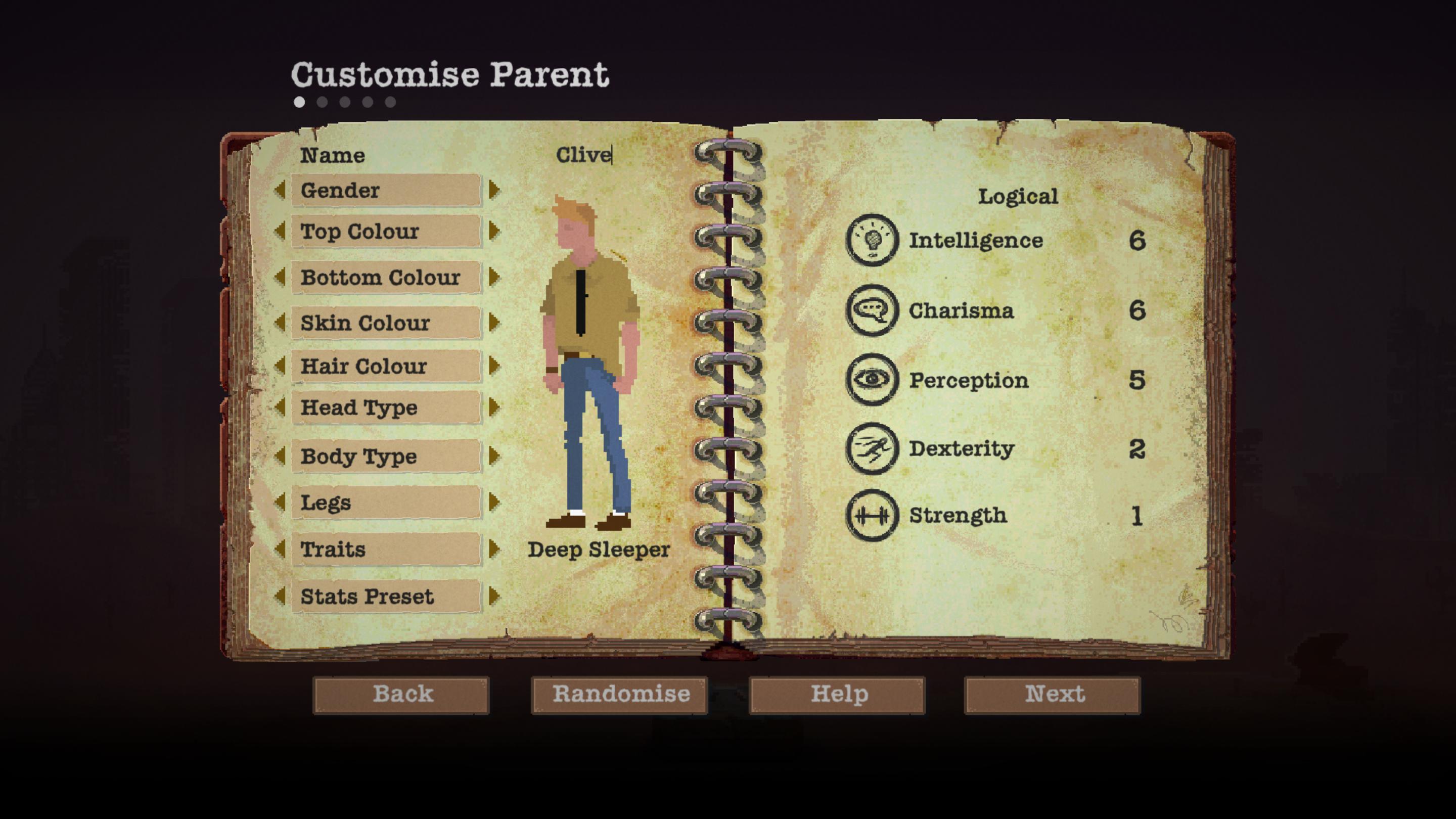Click the Strength dumbbell icon
The height and width of the screenshot is (819, 1456).
(x=871, y=516)
